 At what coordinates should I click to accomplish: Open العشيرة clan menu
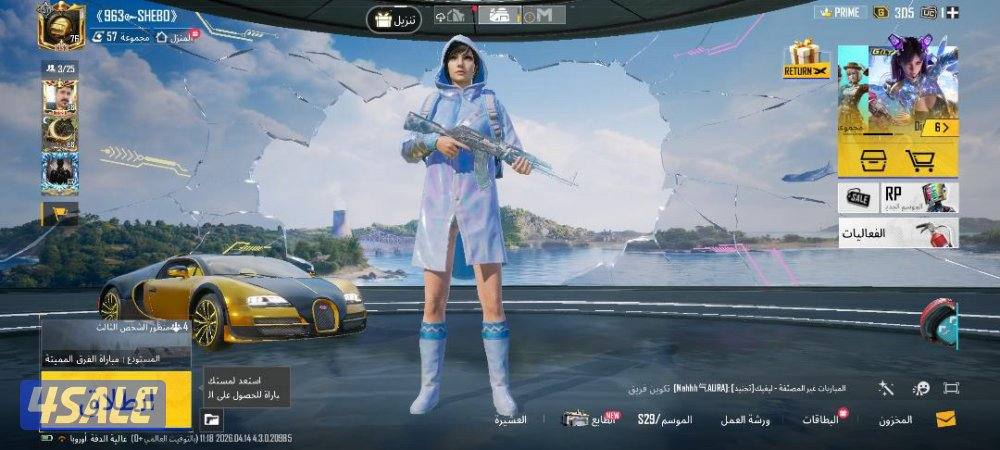[510, 419]
